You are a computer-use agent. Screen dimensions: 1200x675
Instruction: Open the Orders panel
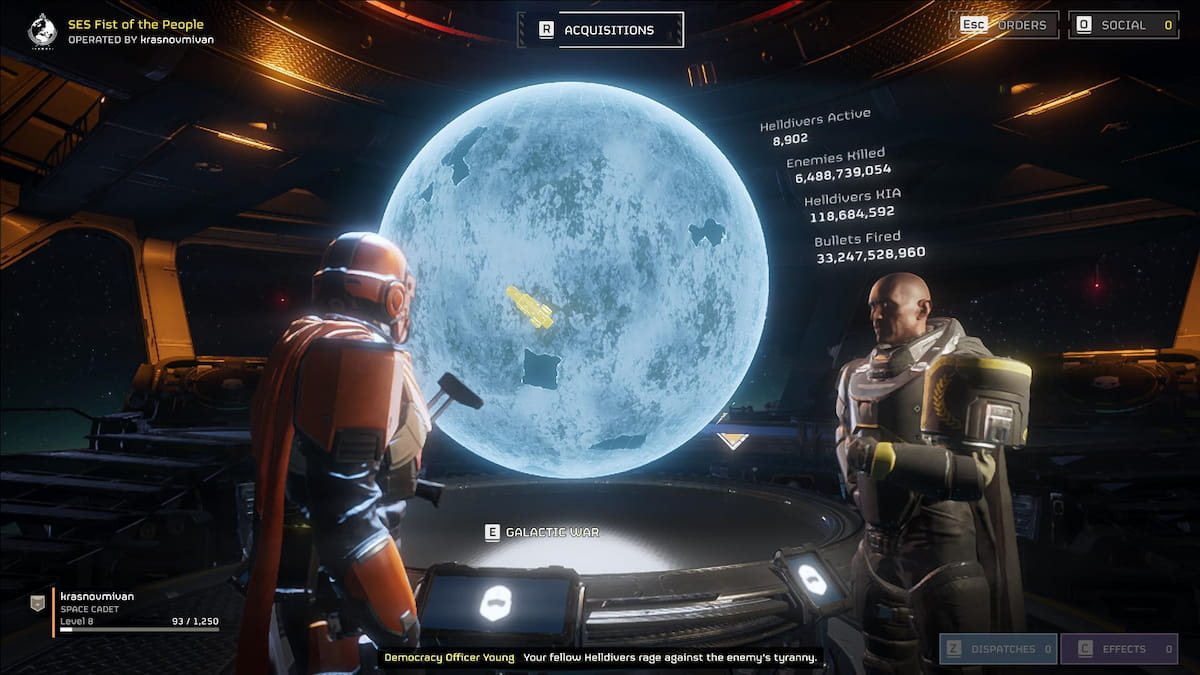[1008, 25]
